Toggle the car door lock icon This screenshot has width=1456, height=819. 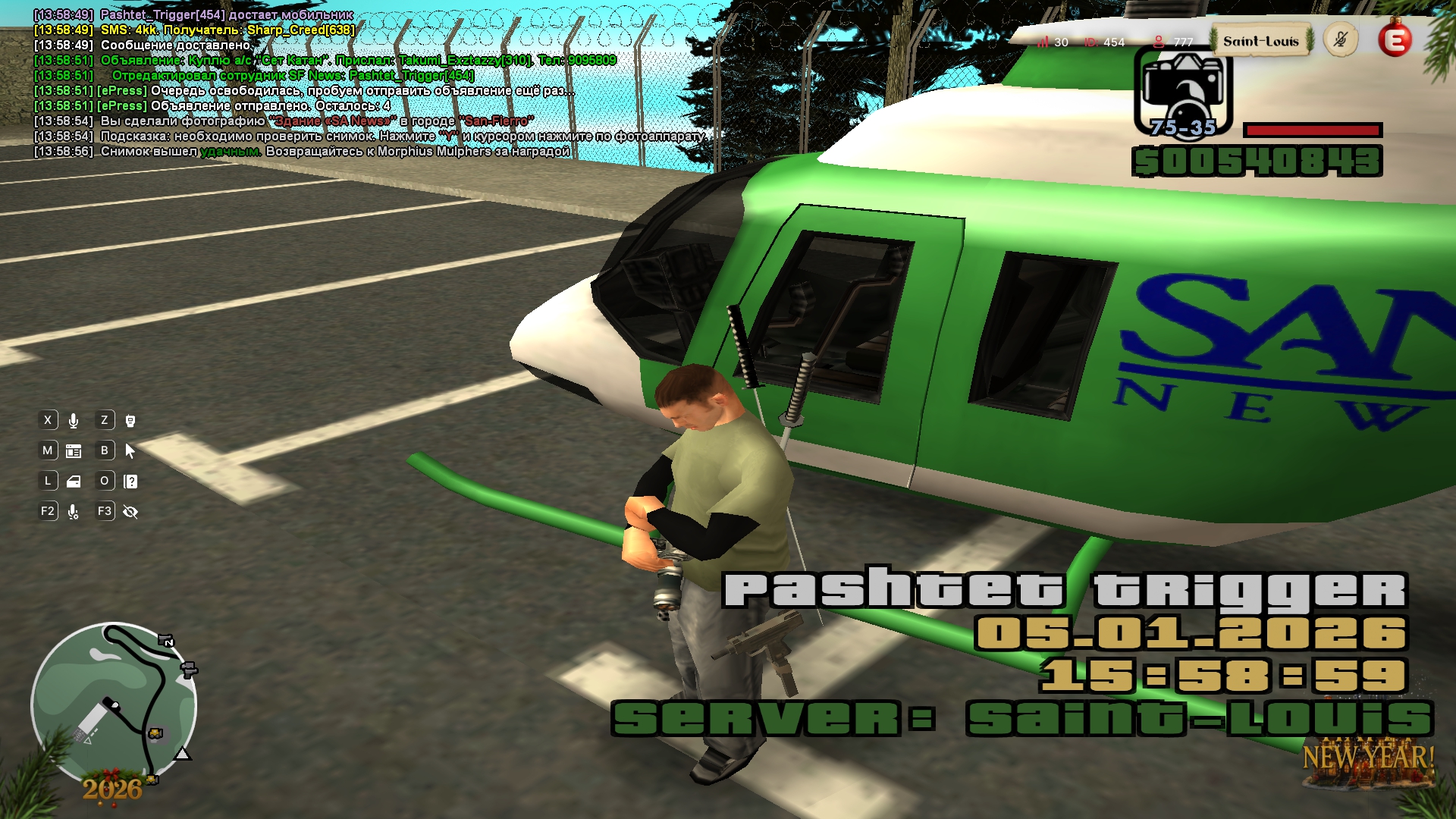74,482
